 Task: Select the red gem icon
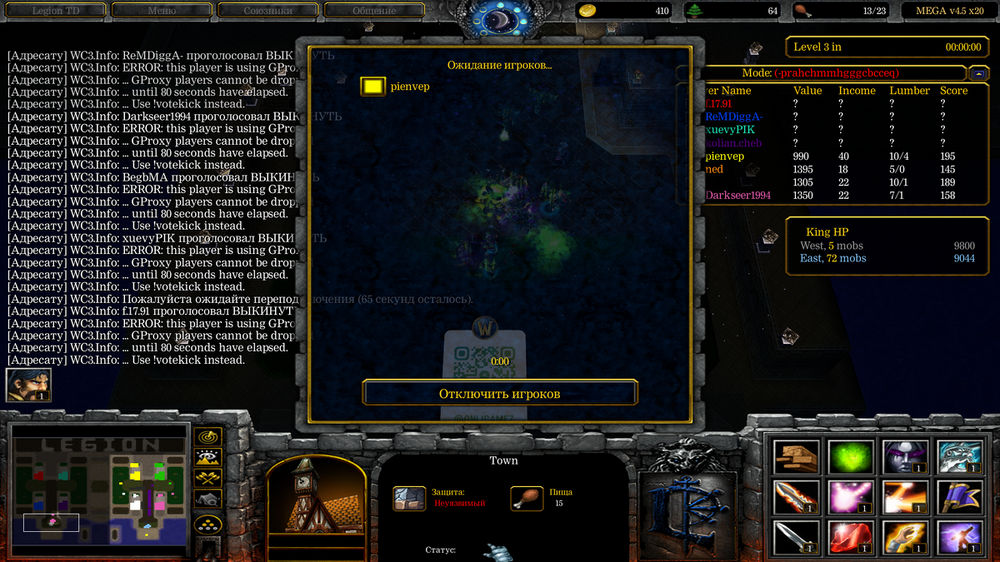click(850, 538)
